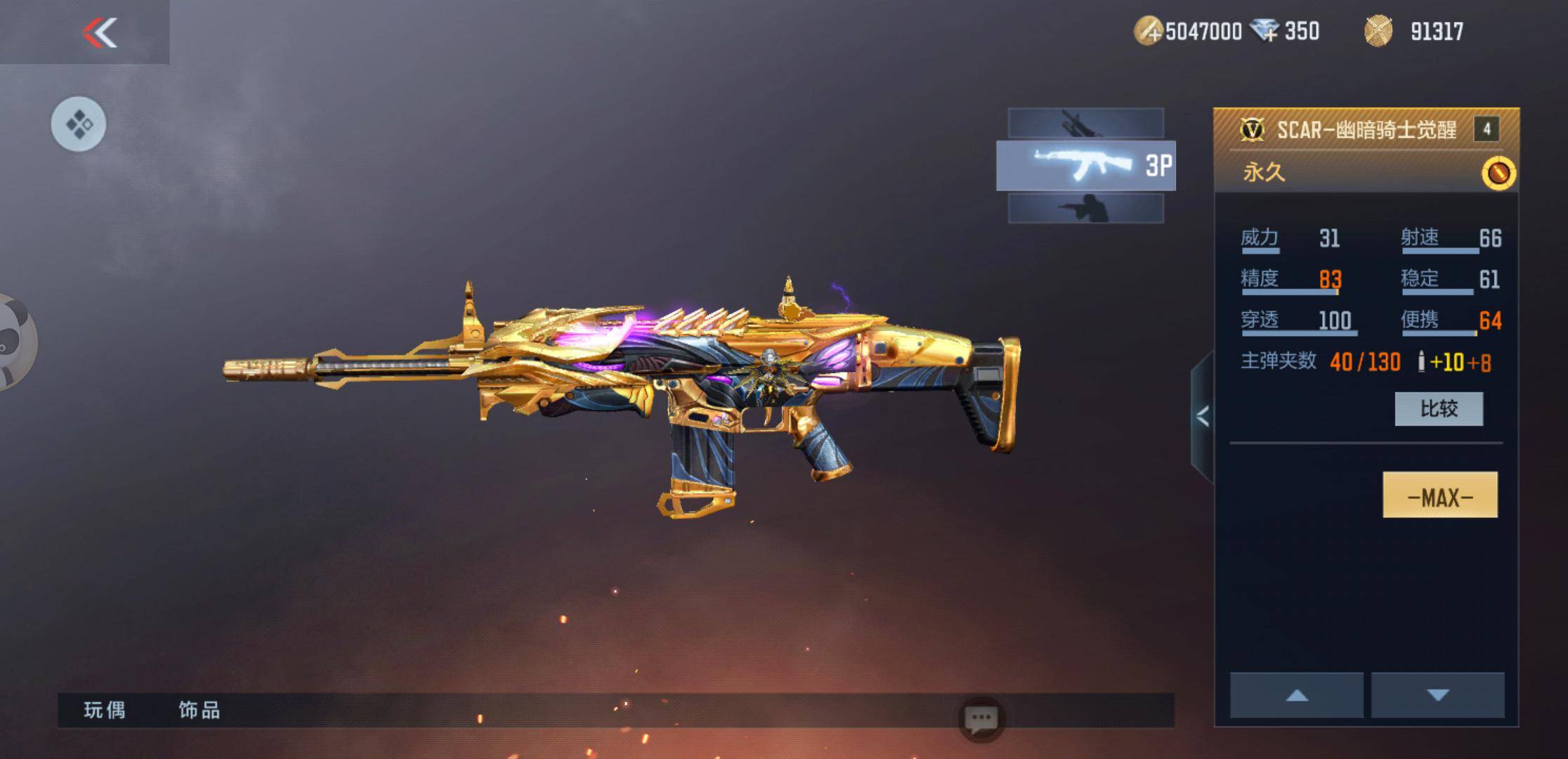
Task: Go back using the double-arrow button
Action: pos(100,32)
